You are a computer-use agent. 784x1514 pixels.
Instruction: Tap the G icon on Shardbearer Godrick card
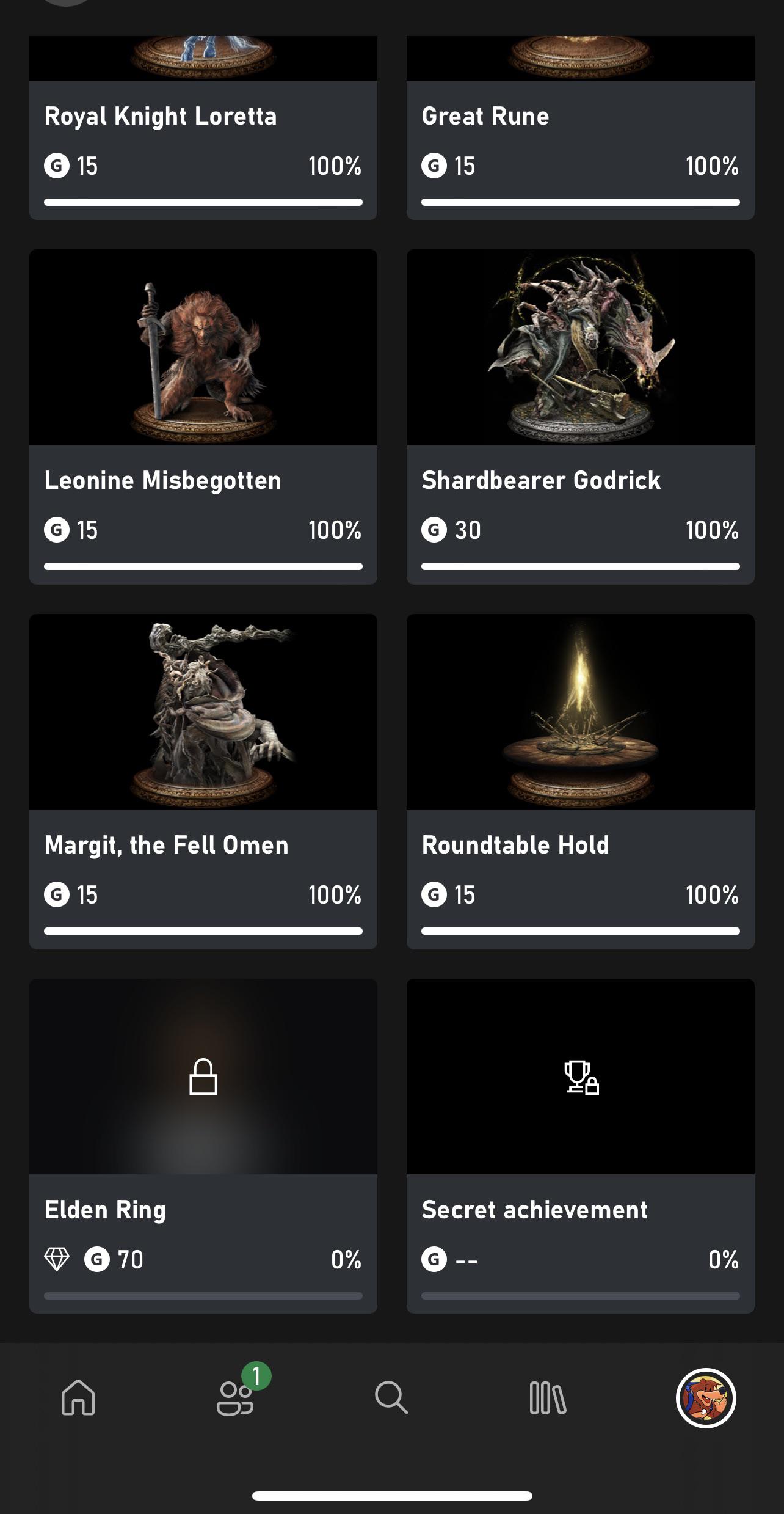click(x=435, y=530)
